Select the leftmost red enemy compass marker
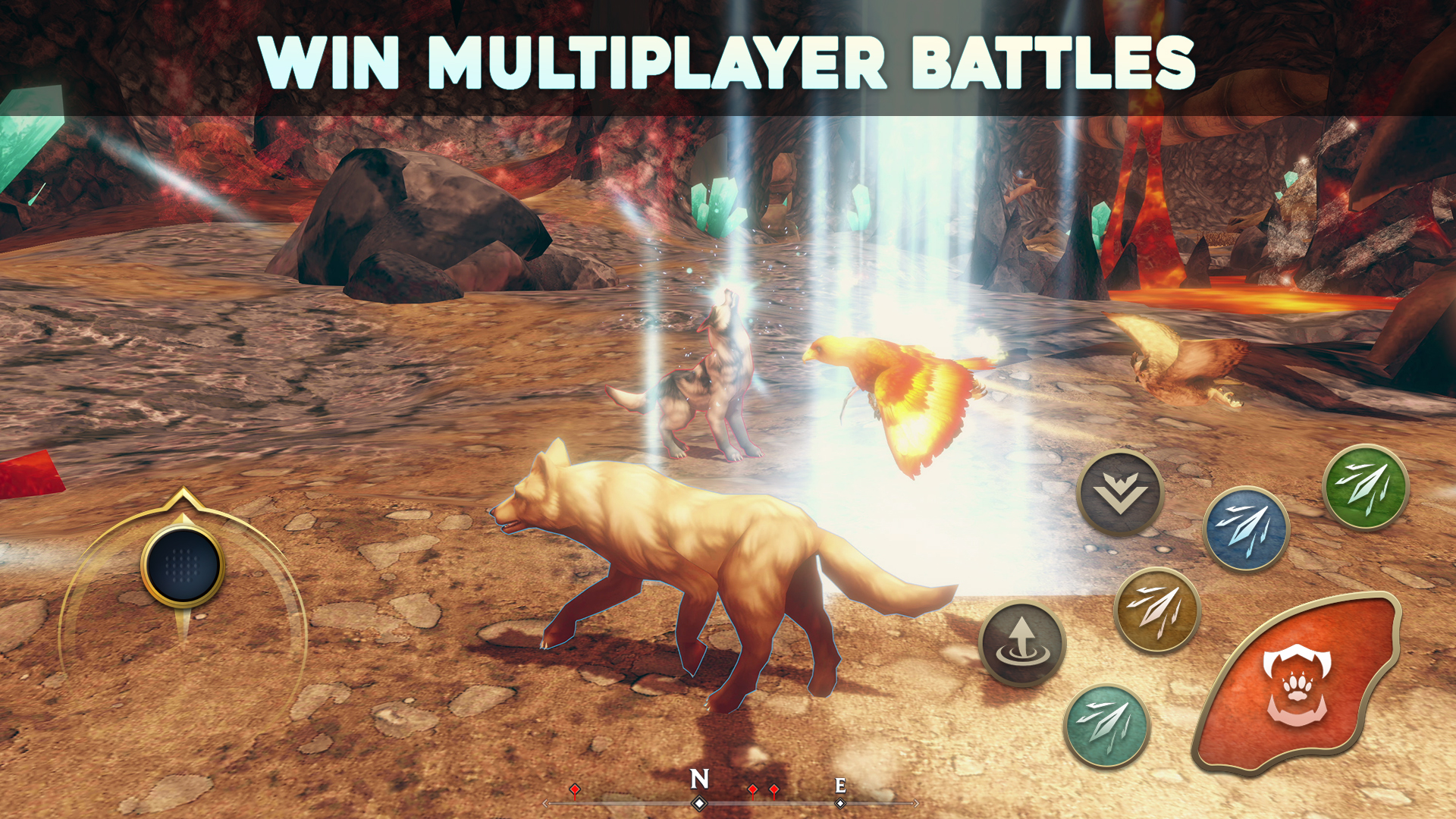Viewport: 1456px width, 819px height. (575, 789)
